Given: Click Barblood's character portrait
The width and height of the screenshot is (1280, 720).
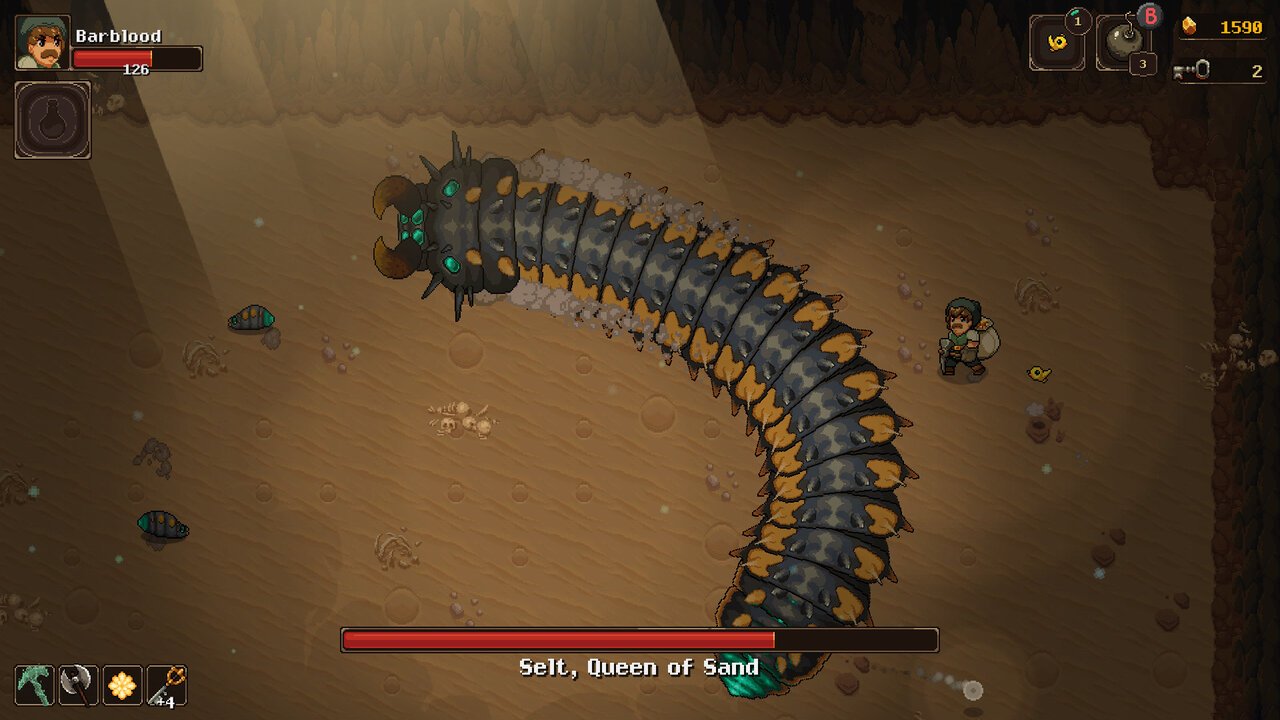Looking at the screenshot, I should [x=42, y=43].
